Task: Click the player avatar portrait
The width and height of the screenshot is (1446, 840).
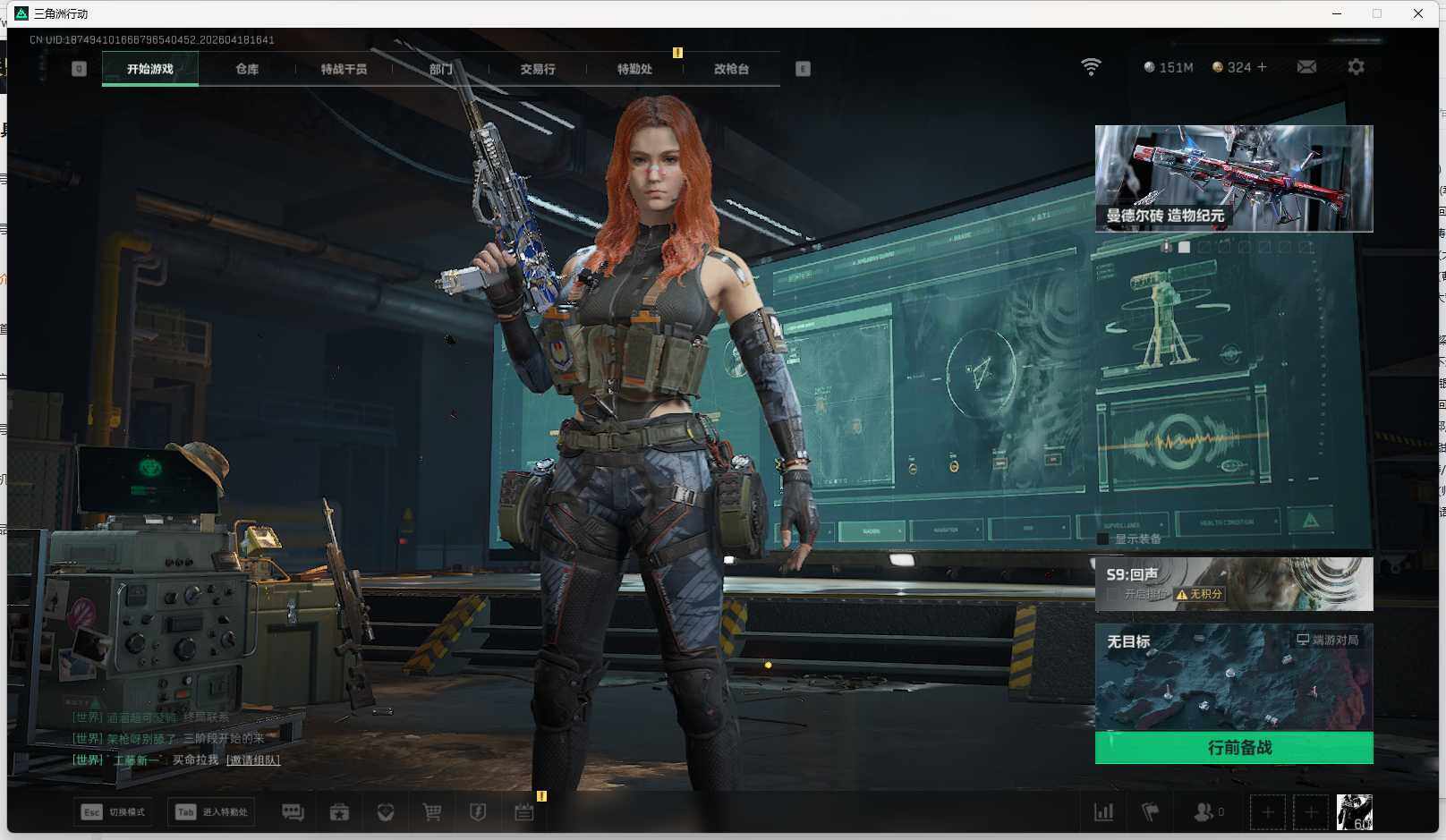Action: [x=1354, y=812]
